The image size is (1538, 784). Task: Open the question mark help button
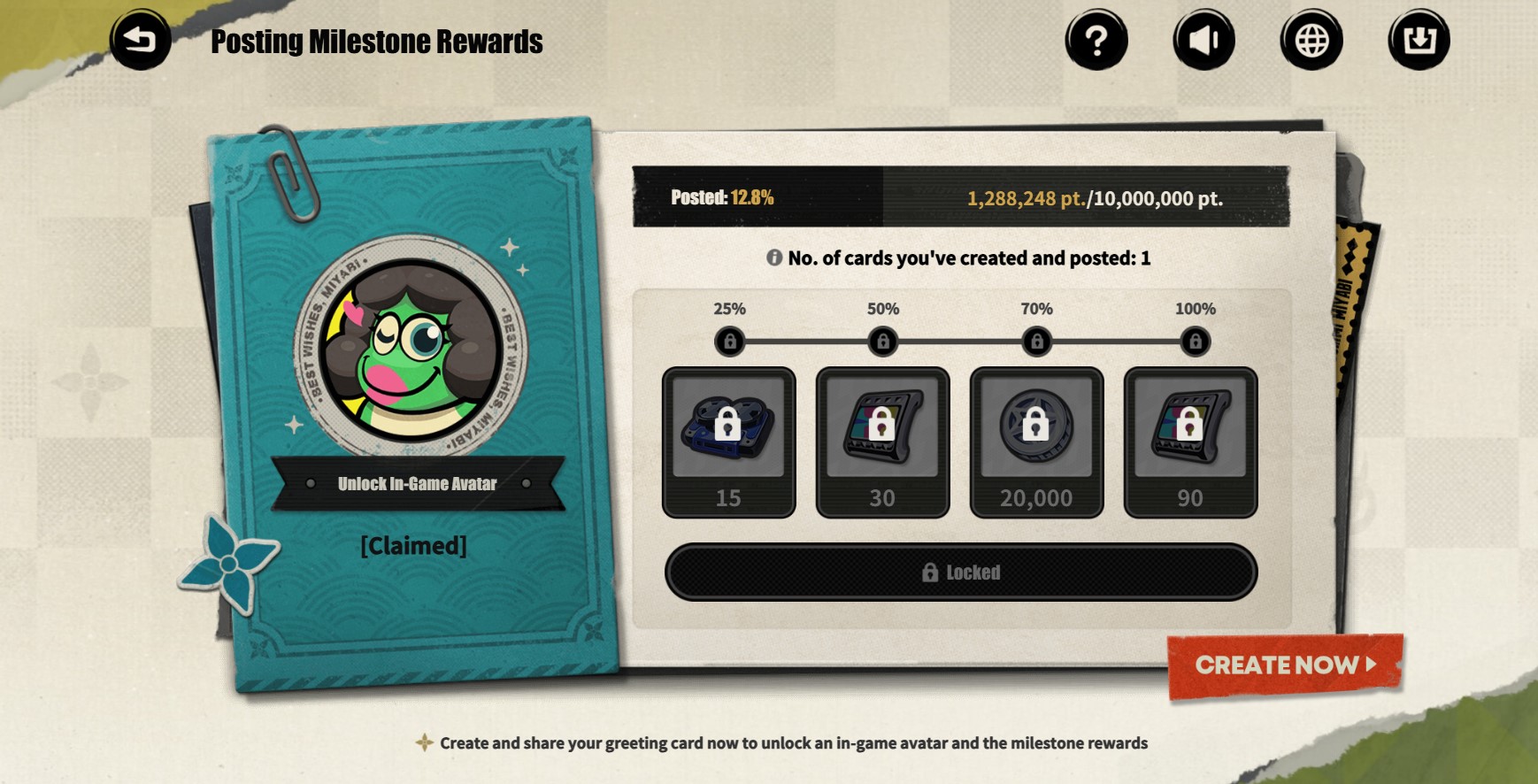click(1096, 40)
